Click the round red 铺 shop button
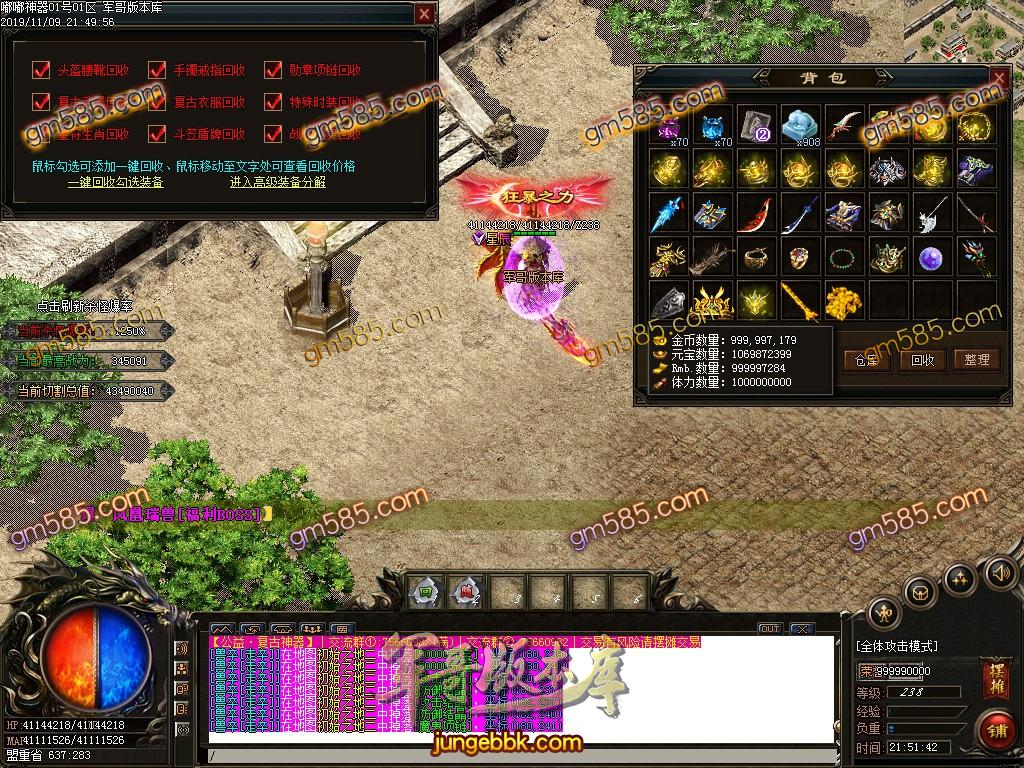1024x768 pixels. pyautogui.click(x=995, y=729)
